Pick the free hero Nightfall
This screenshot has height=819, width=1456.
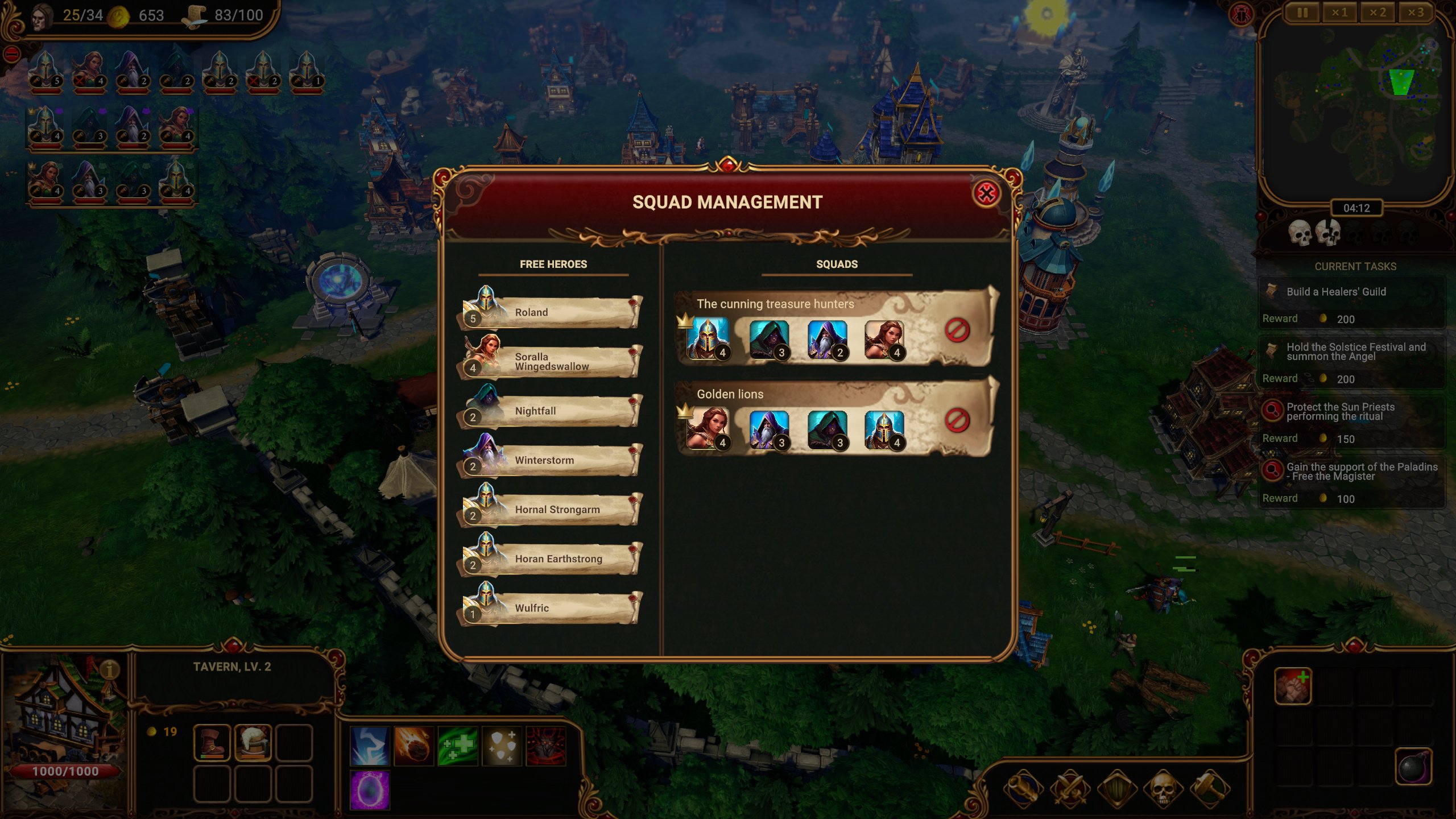[x=551, y=411]
